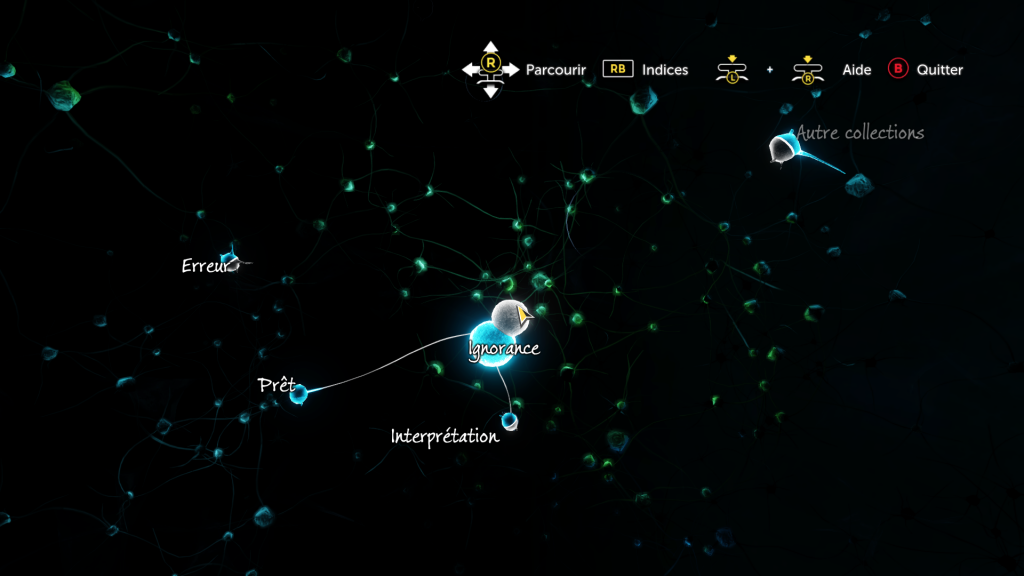Screen dimensions: 1024x576
Task: Select the Erreur node
Action: point(230,261)
